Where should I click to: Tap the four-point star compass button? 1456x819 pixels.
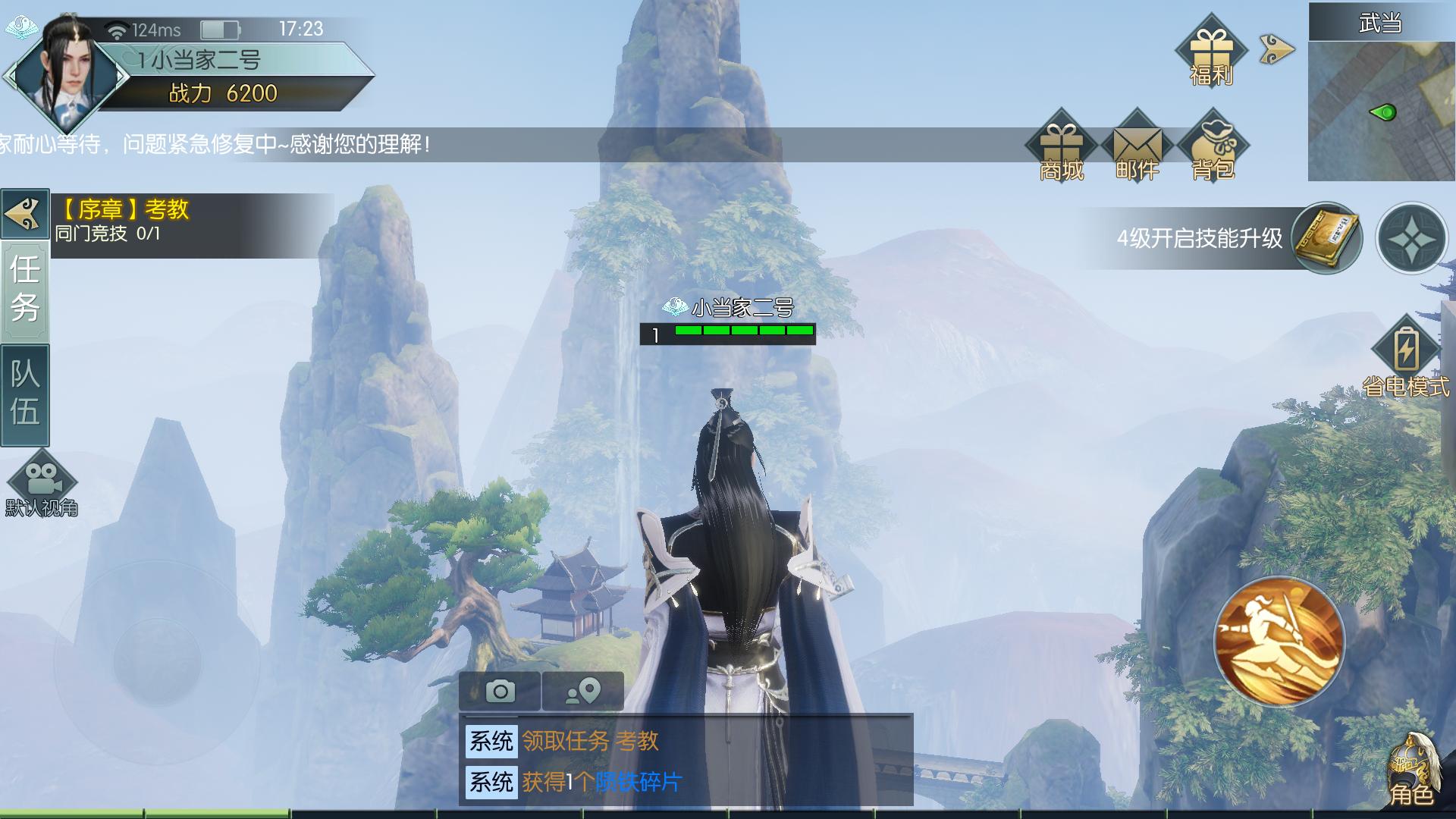tap(1411, 239)
